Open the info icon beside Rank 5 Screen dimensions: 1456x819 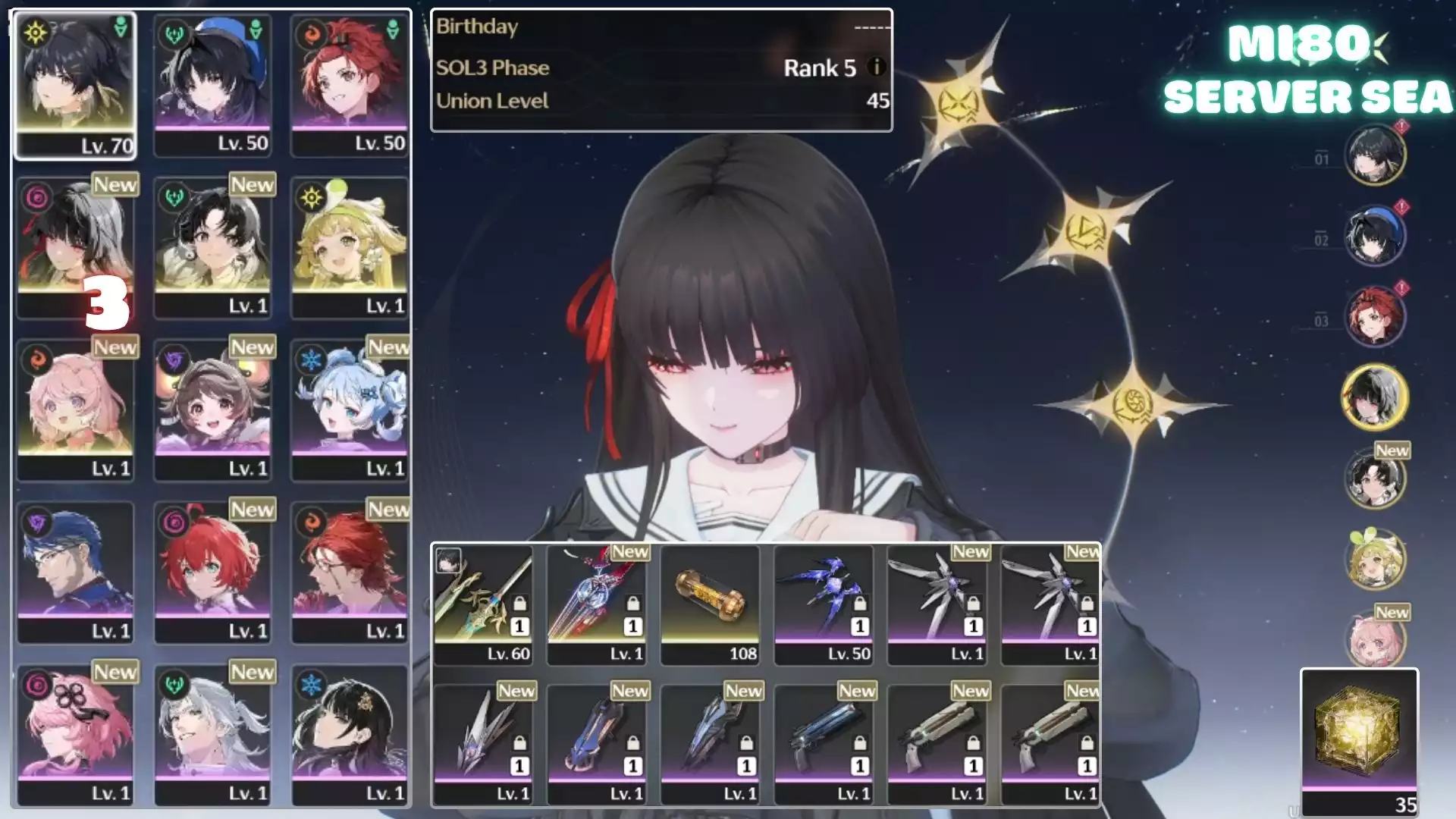click(876, 67)
